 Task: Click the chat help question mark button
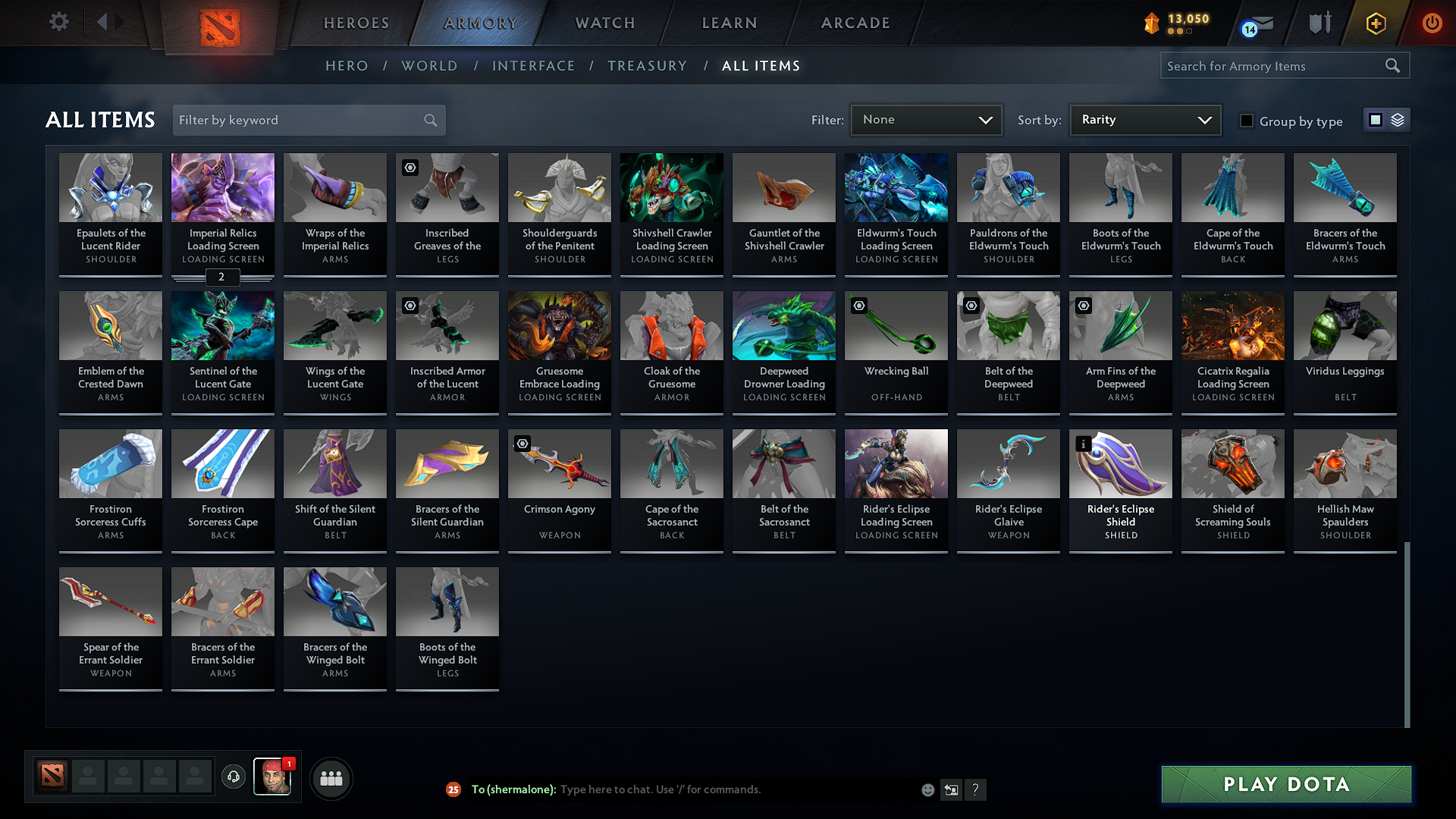point(976,789)
